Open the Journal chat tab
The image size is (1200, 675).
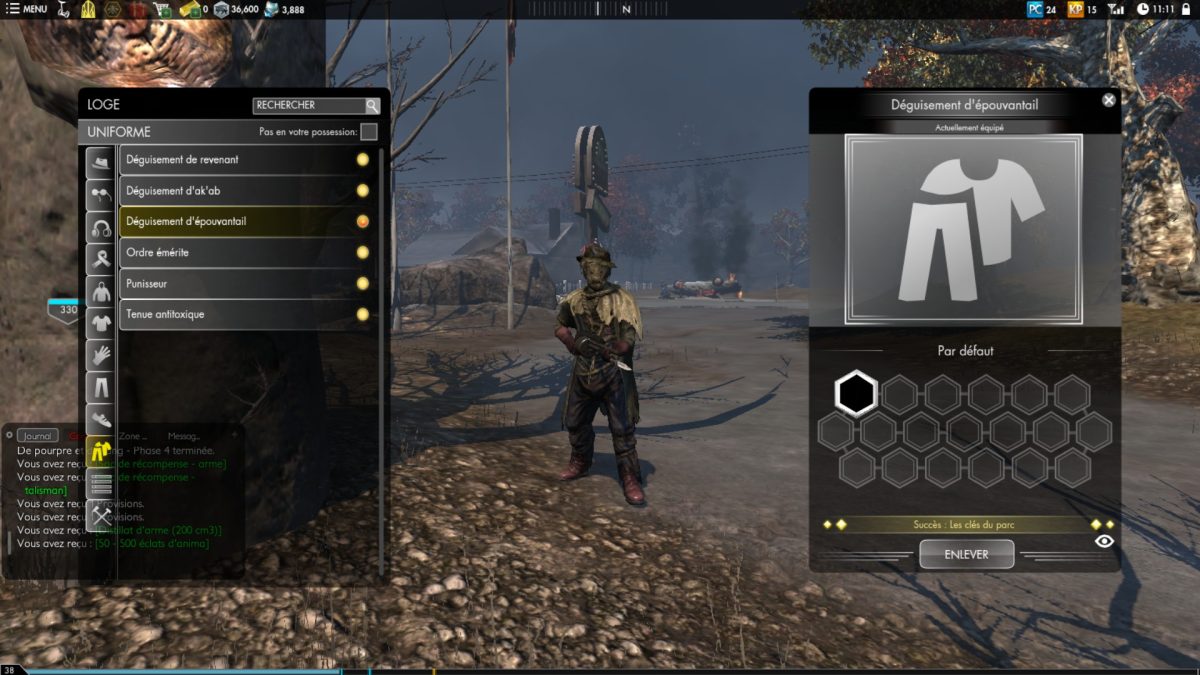[37, 436]
